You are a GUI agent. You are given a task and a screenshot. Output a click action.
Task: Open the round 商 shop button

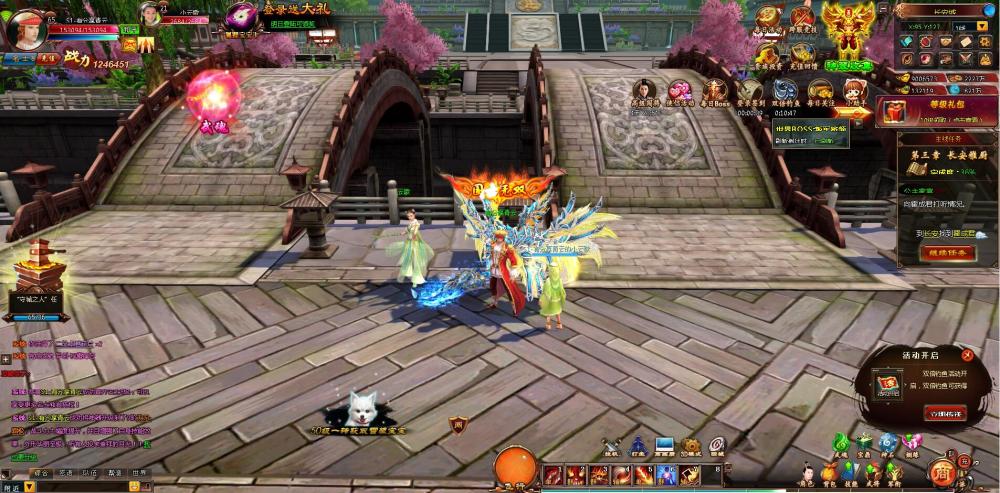pos(941,471)
